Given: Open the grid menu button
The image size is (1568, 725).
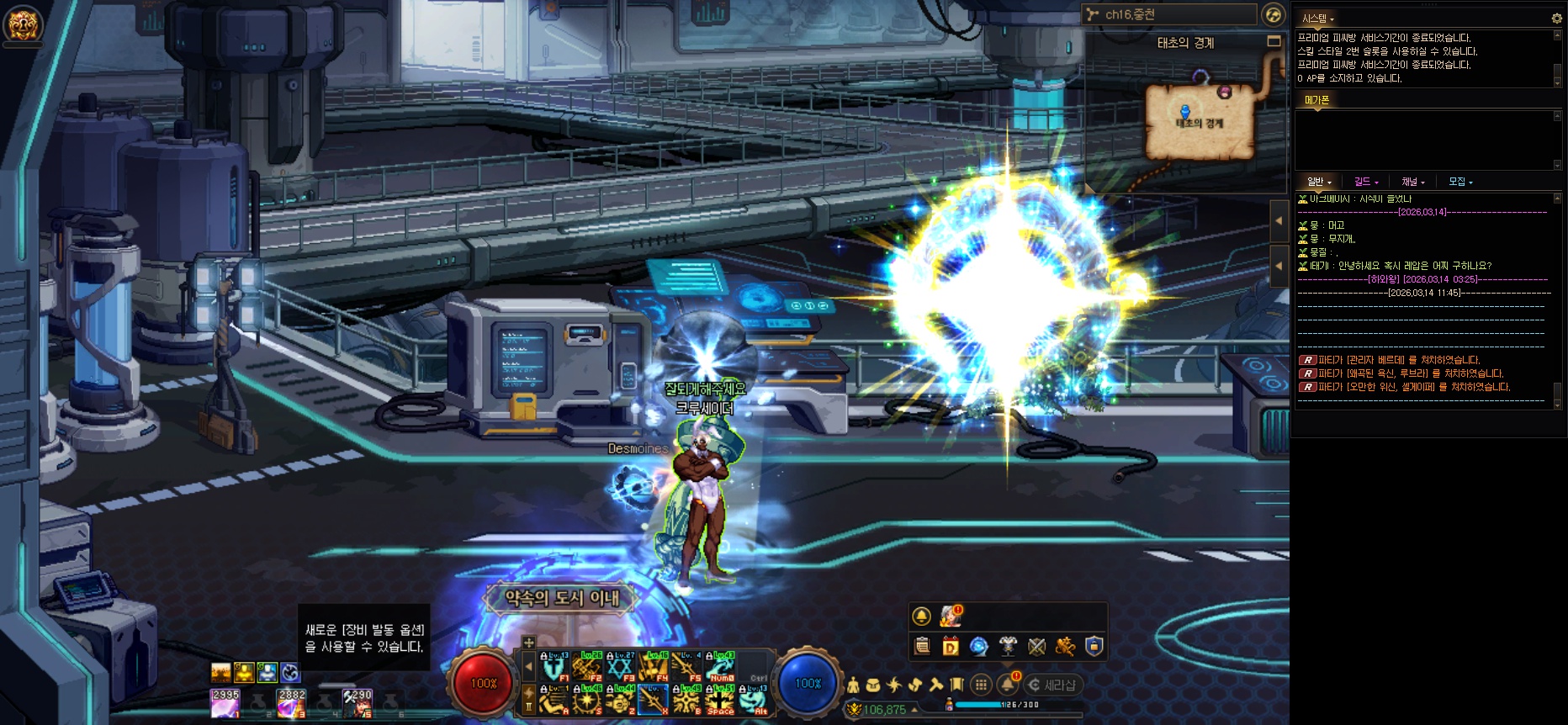Looking at the screenshot, I should 981,685.
